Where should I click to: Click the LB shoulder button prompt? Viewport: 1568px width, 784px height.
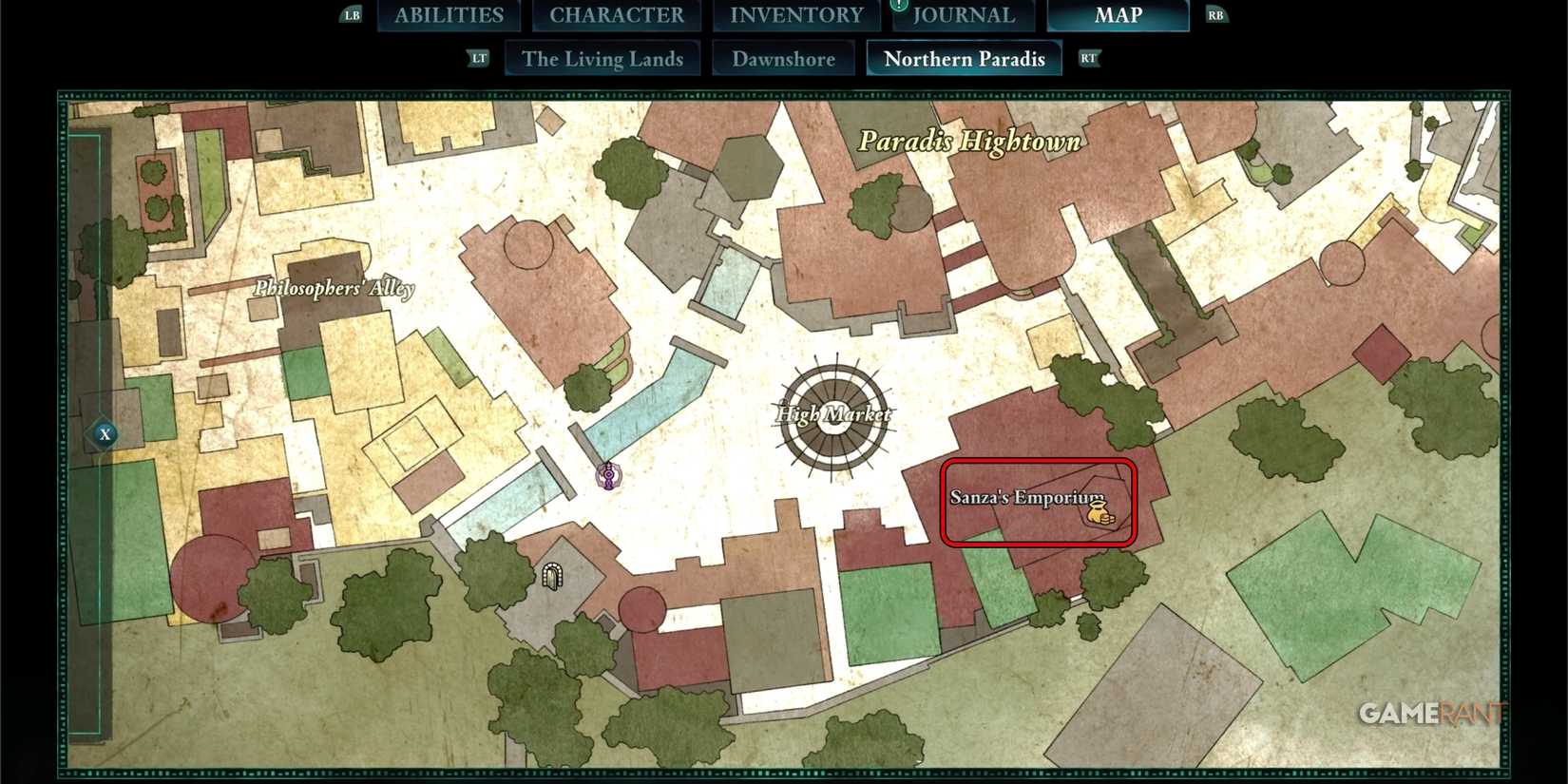coord(351,14)
